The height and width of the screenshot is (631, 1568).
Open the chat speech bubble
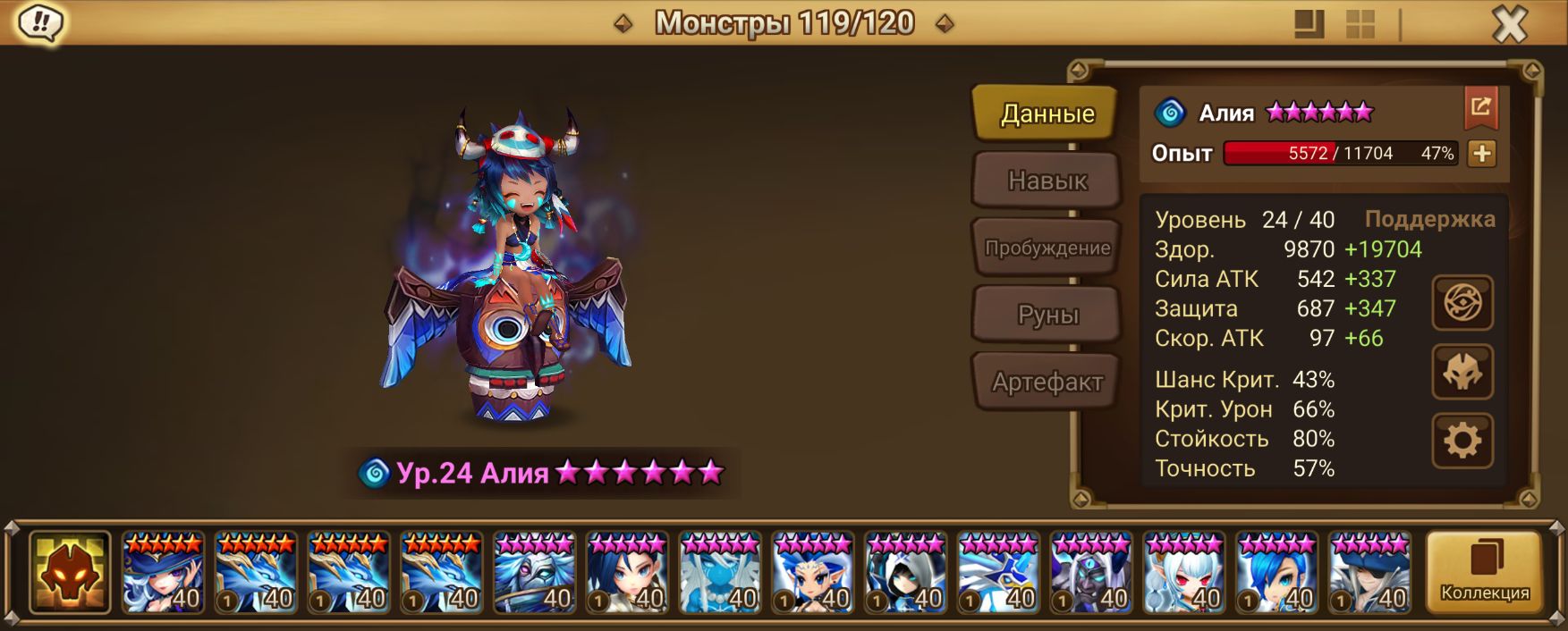(x=40, y=22)
